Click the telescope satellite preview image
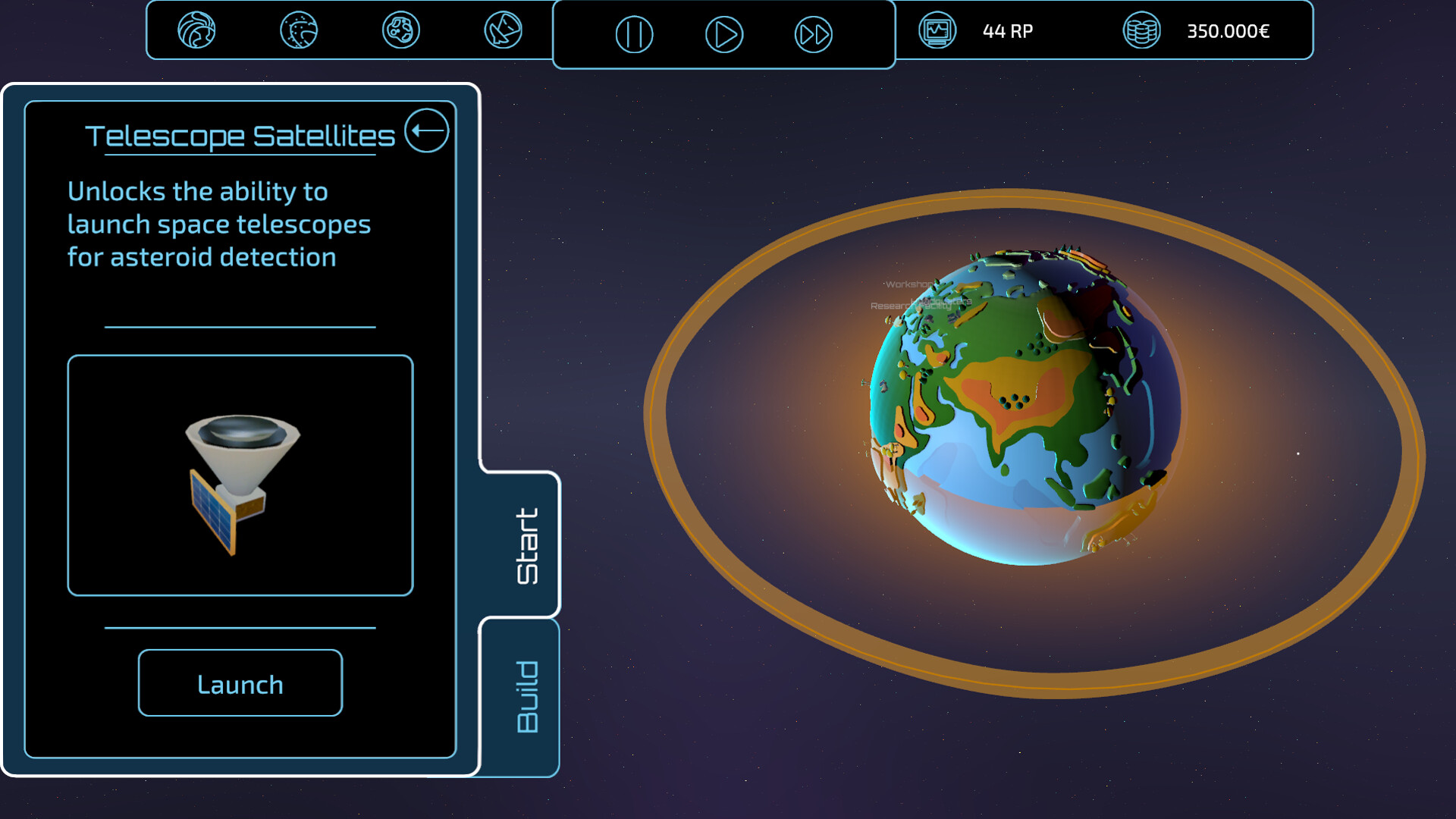Screen dimensions: 1456x819 pyautogui.click(x=240, y=476)
